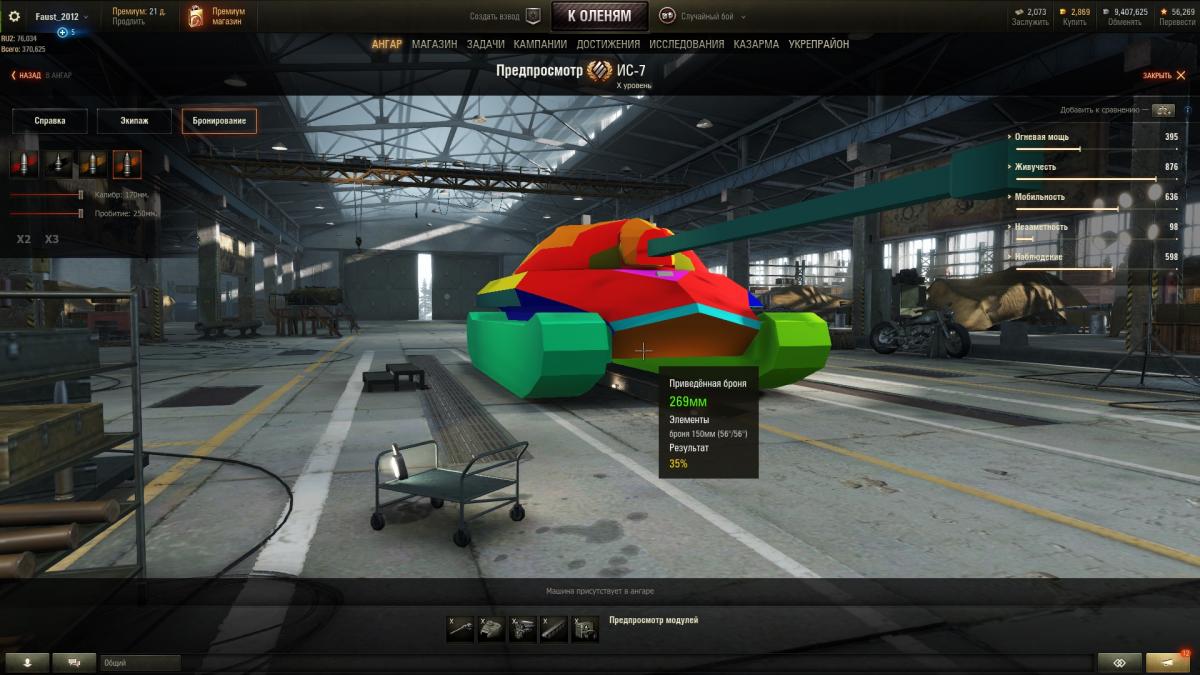Open the «УКРЕПРАЙОН» section

click(818, 44)
